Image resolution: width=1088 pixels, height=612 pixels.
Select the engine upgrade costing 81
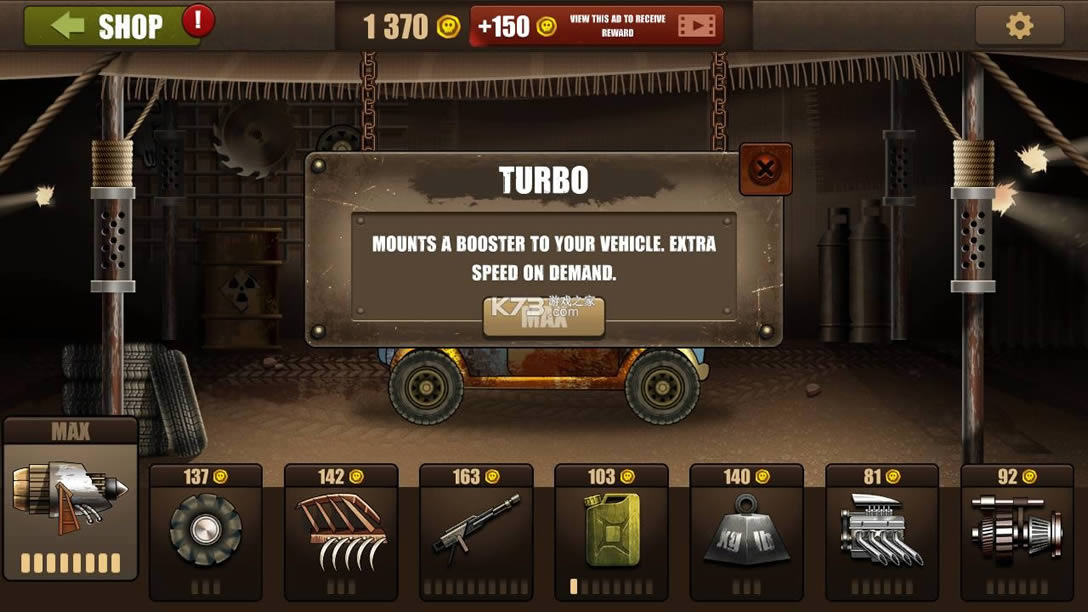click(882, 530)
